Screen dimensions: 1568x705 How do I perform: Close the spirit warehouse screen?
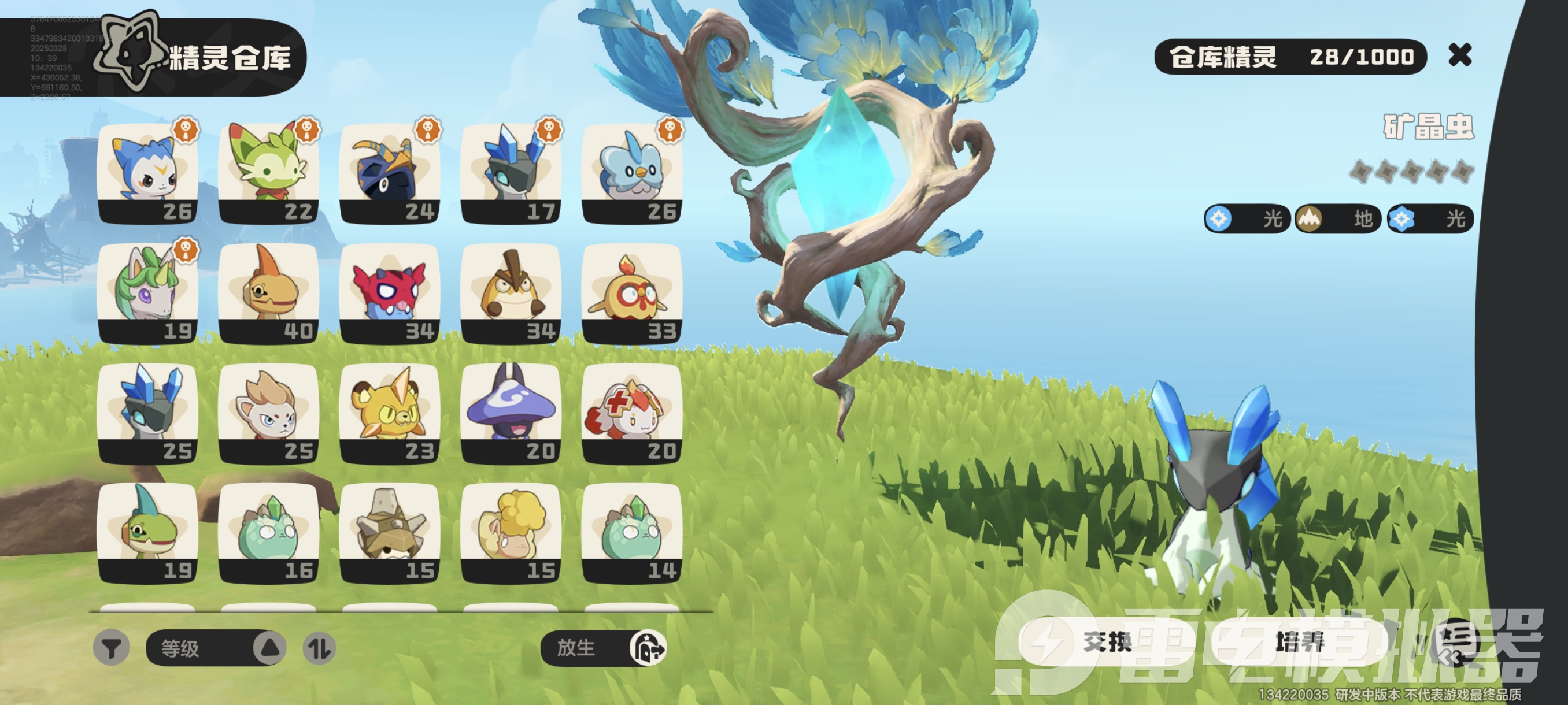(1460, 55)
